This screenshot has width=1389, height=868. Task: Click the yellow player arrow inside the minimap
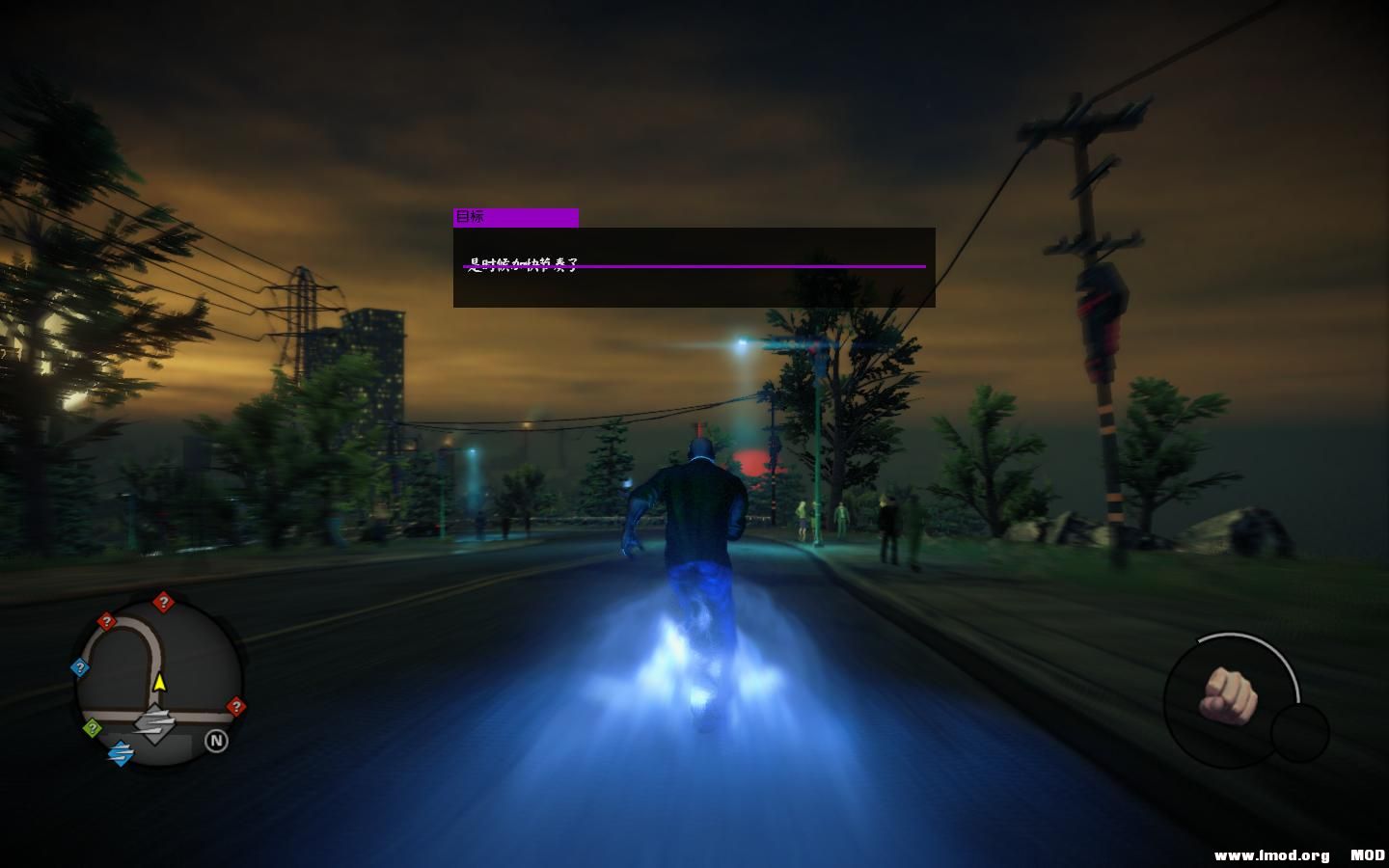point(160,683)
